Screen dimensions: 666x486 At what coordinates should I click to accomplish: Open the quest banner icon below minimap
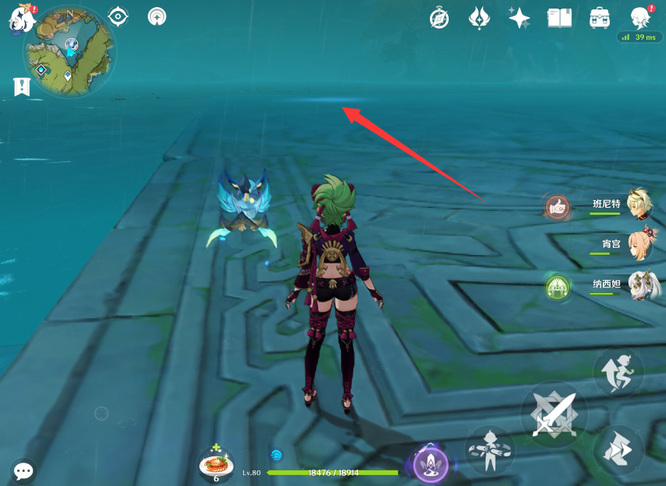click(22, 87)
